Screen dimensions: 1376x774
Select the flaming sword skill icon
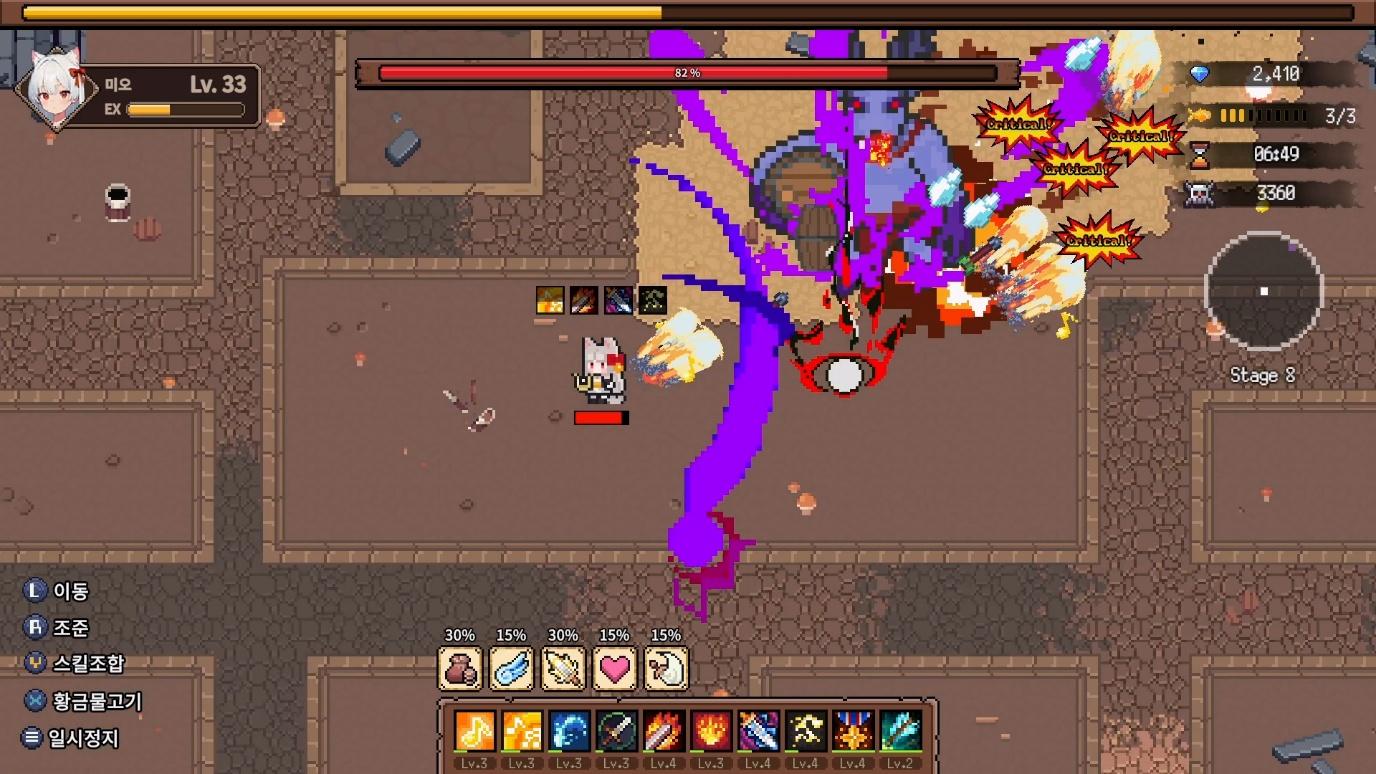pos(663,731)
